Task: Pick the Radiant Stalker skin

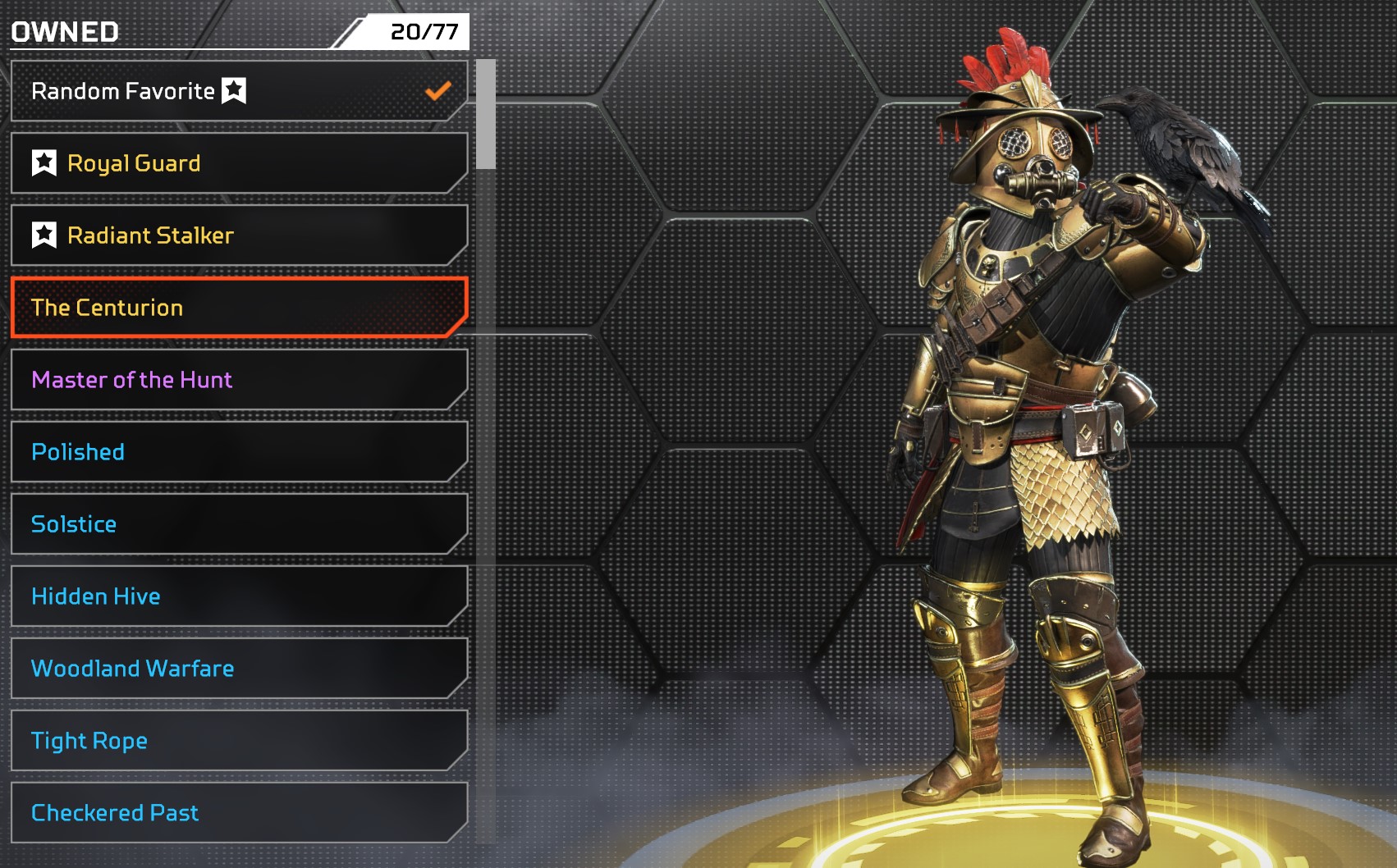Action: coord(238,235)
